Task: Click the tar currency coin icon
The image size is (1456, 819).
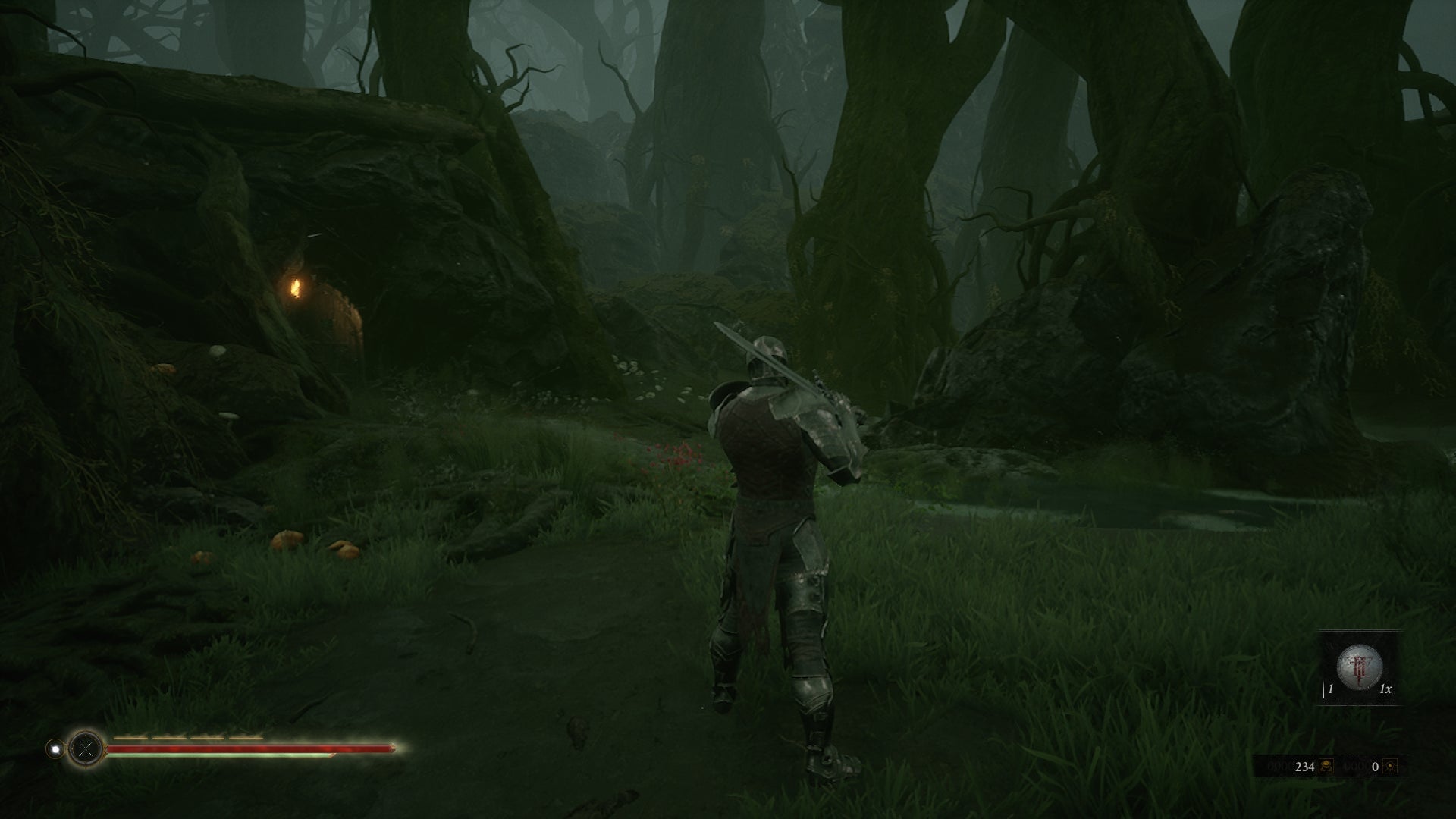Action: 1326,767
